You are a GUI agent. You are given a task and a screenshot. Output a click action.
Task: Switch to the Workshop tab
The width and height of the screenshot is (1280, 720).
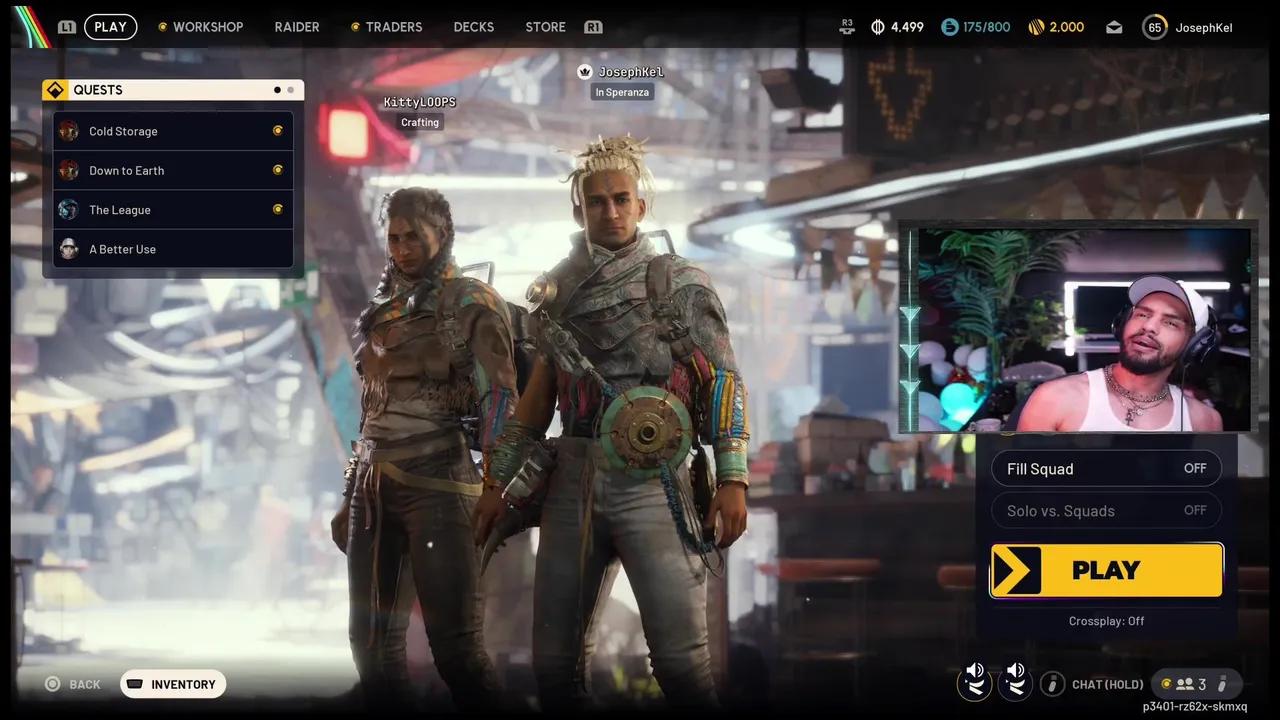click(207, 27)
